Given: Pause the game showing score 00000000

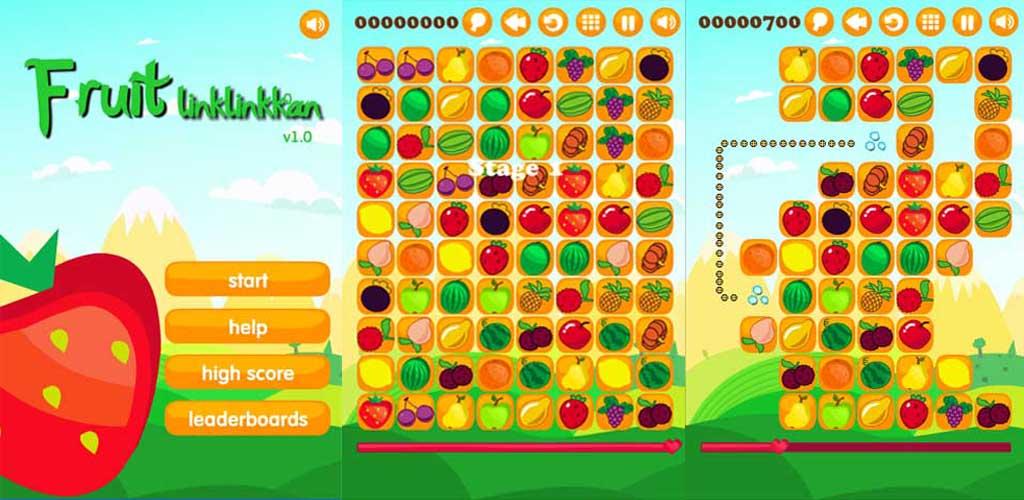Looking at the screenshot, I should click(x=627, y=21).
